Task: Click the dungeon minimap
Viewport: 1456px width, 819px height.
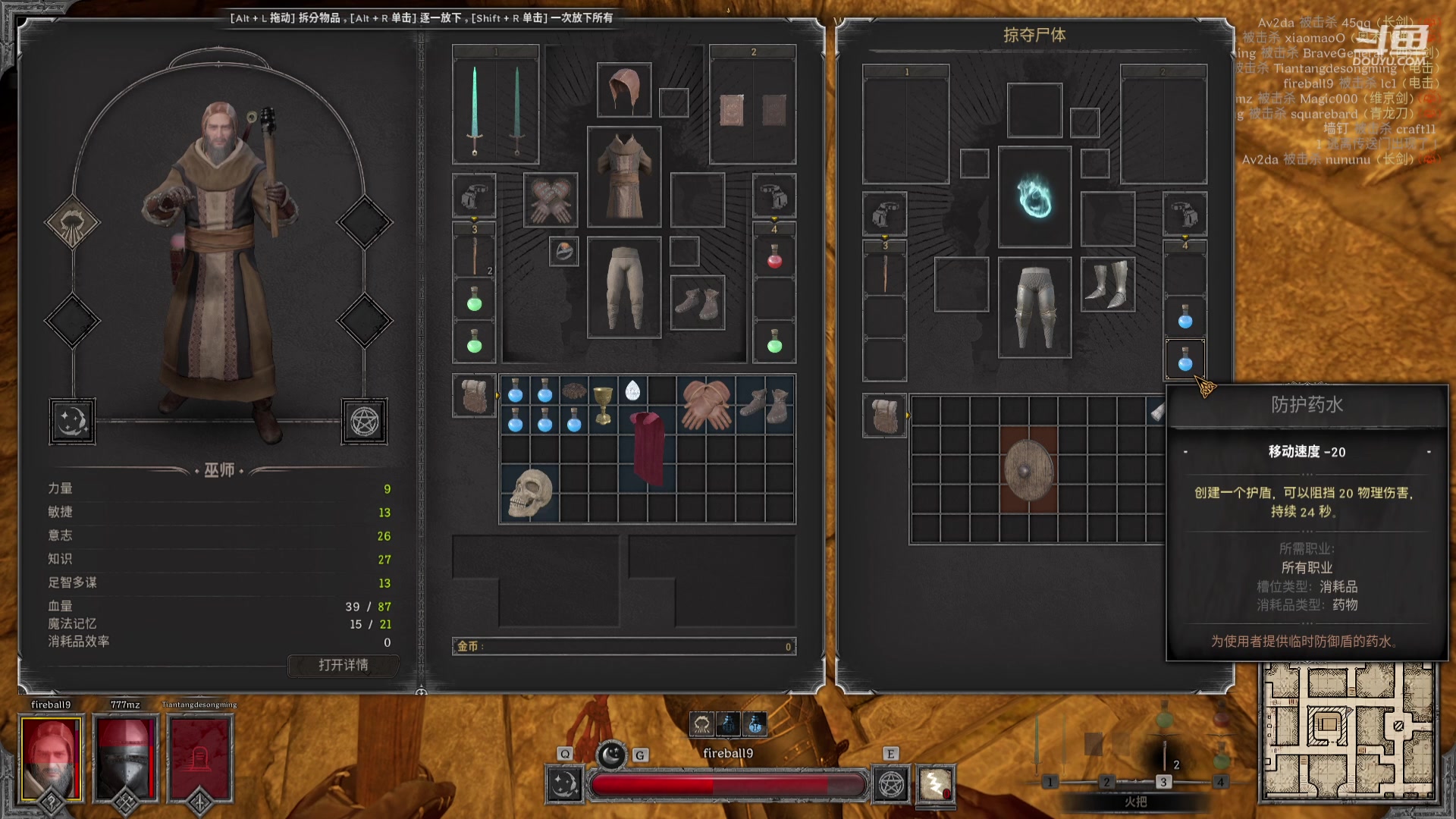Action: pyautogui.click(x=1348, y=733)
